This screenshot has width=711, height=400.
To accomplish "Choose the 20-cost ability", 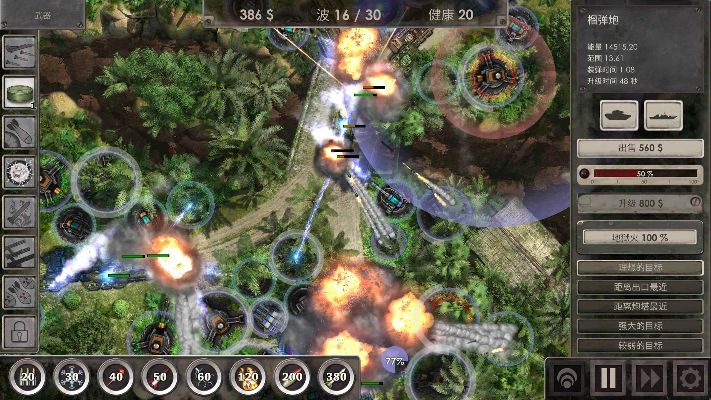I will click(27, 378).
